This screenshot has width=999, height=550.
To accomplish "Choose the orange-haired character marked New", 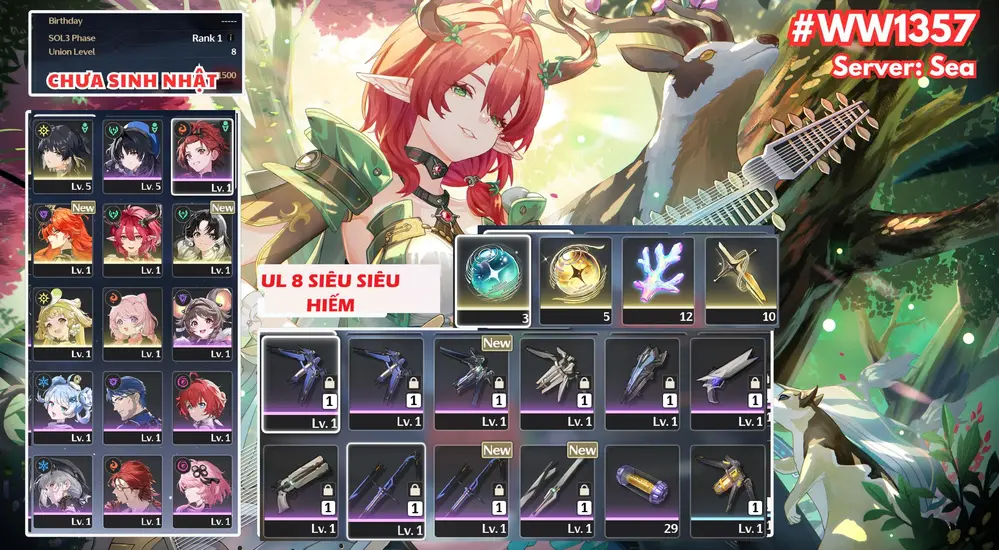I will coord(63,236).
